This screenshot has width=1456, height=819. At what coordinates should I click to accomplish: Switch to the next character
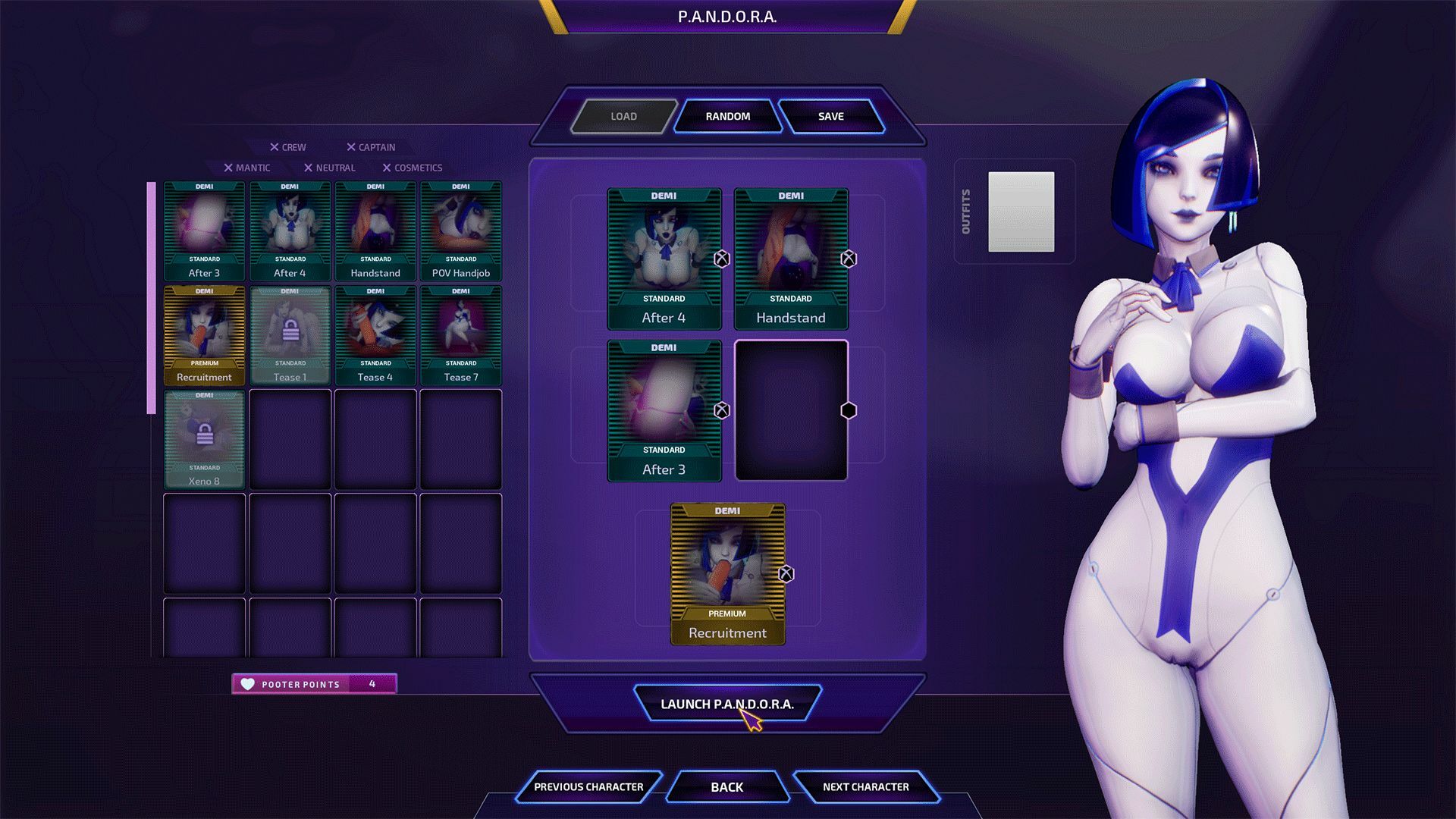point(865,786)
